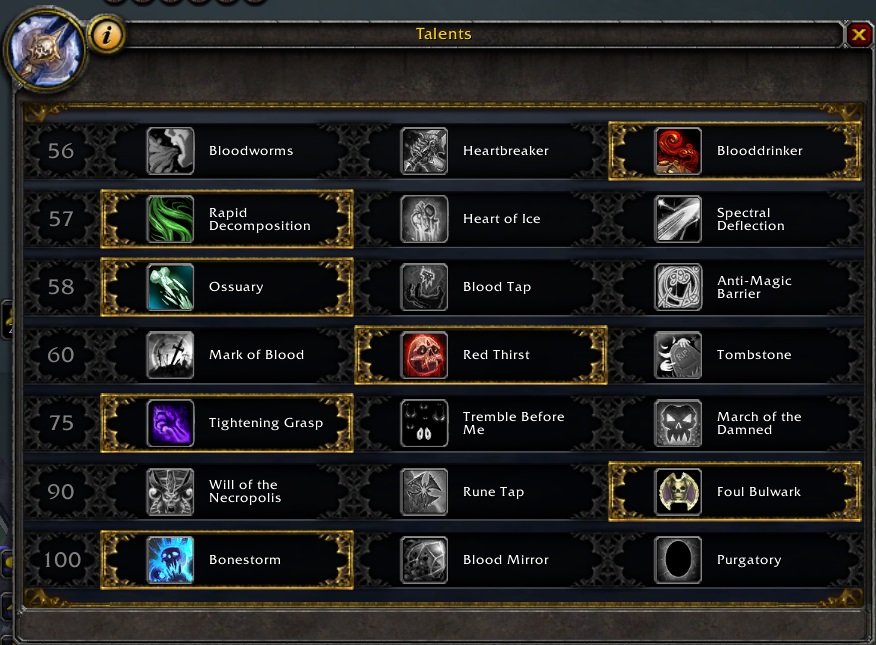Select the Purgatory talent

tap(735, 559)
